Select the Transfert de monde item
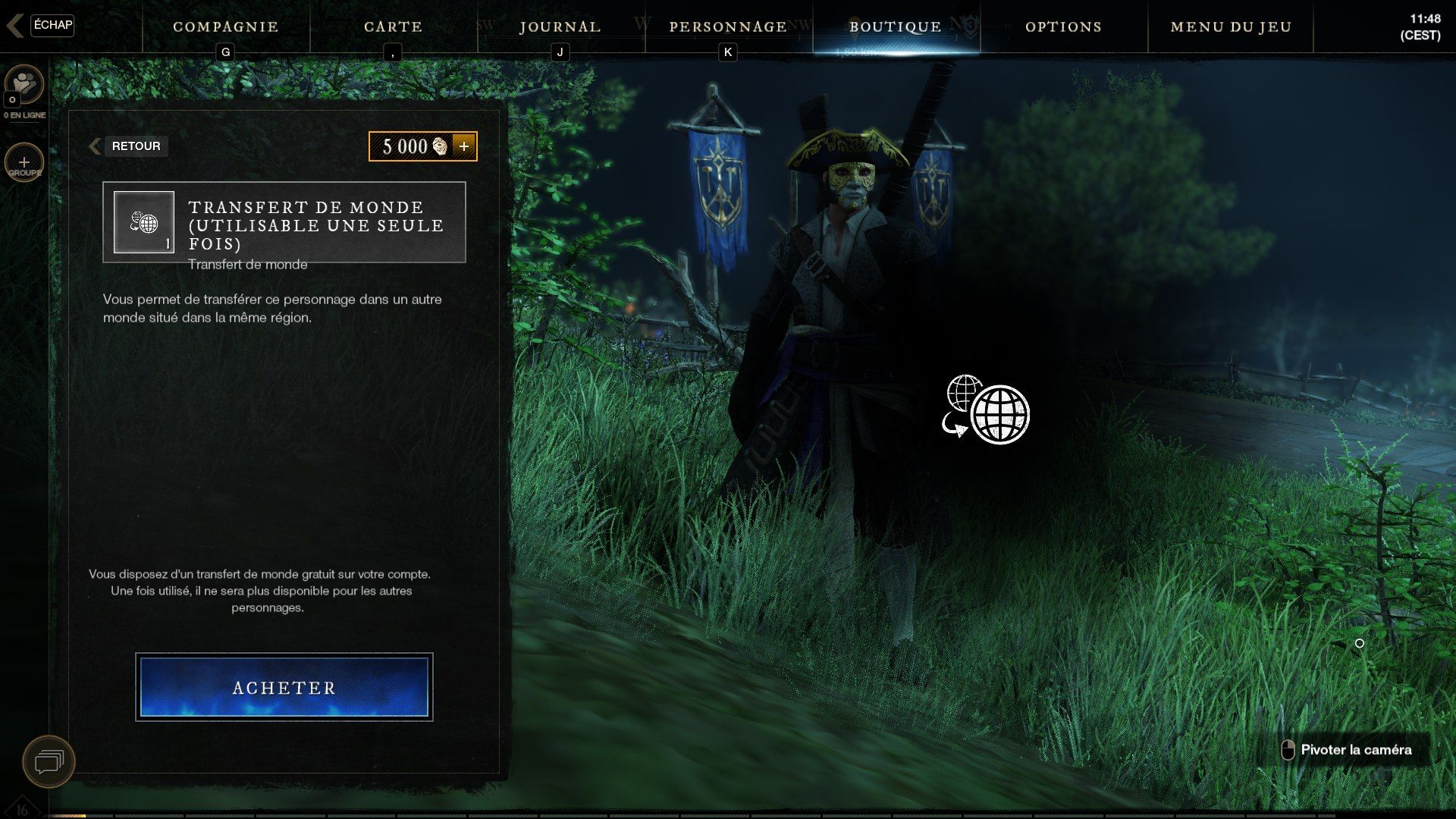The image size is (1456, 819). tap(284, 222)
